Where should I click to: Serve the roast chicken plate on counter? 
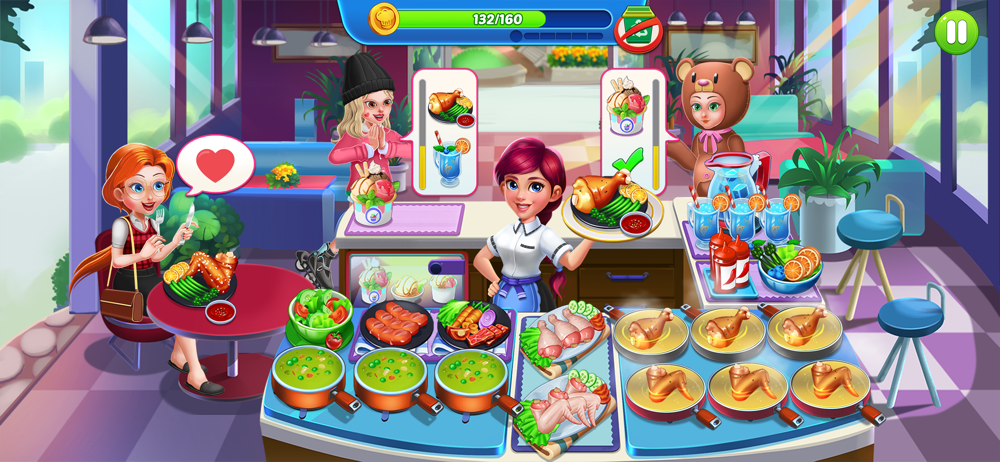click(x=614, y=205)
